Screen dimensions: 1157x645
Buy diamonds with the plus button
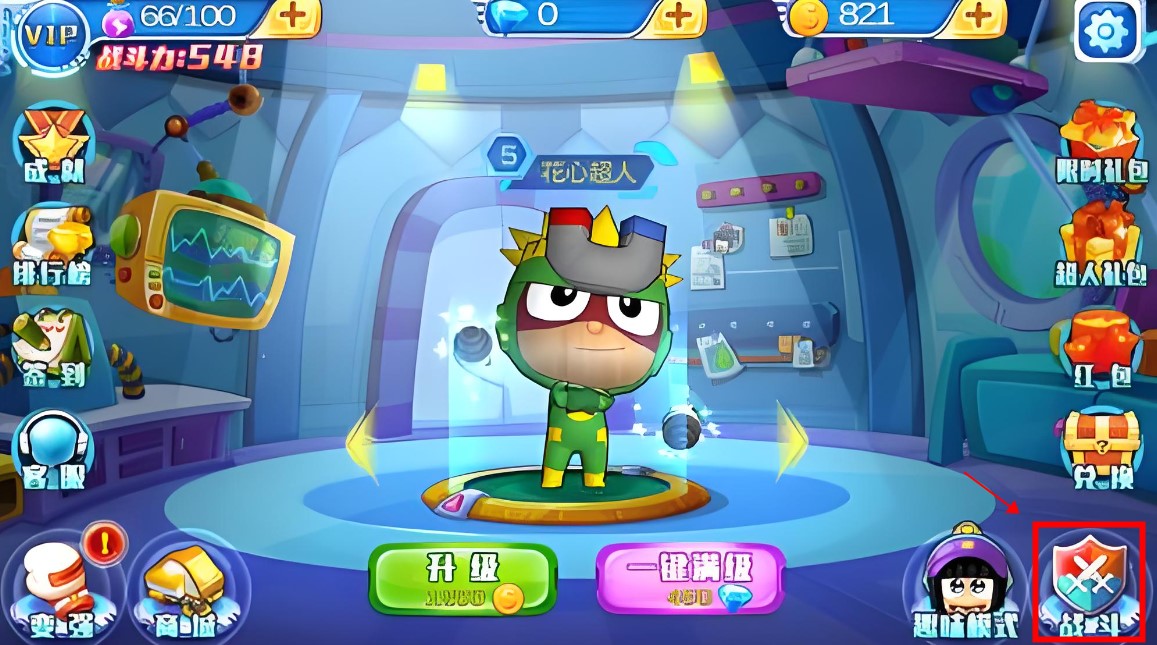(x=677, y=17)
